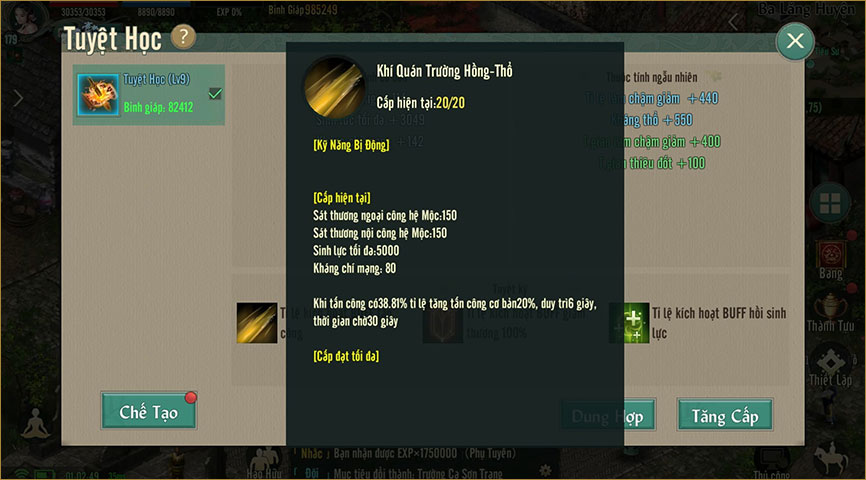Open the Chế Tạo crafting button
The image size is (866, 480).
(148, 411)
